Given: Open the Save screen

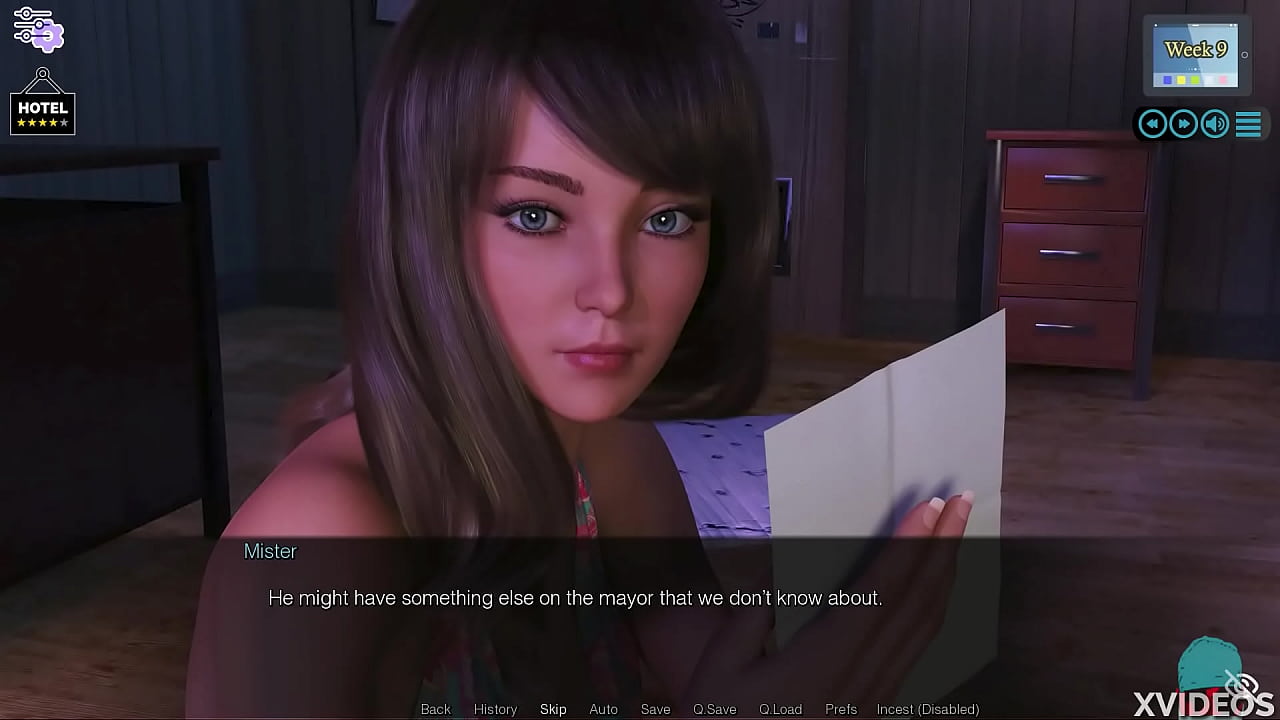Looking at the screenshot, I should 655,709.
